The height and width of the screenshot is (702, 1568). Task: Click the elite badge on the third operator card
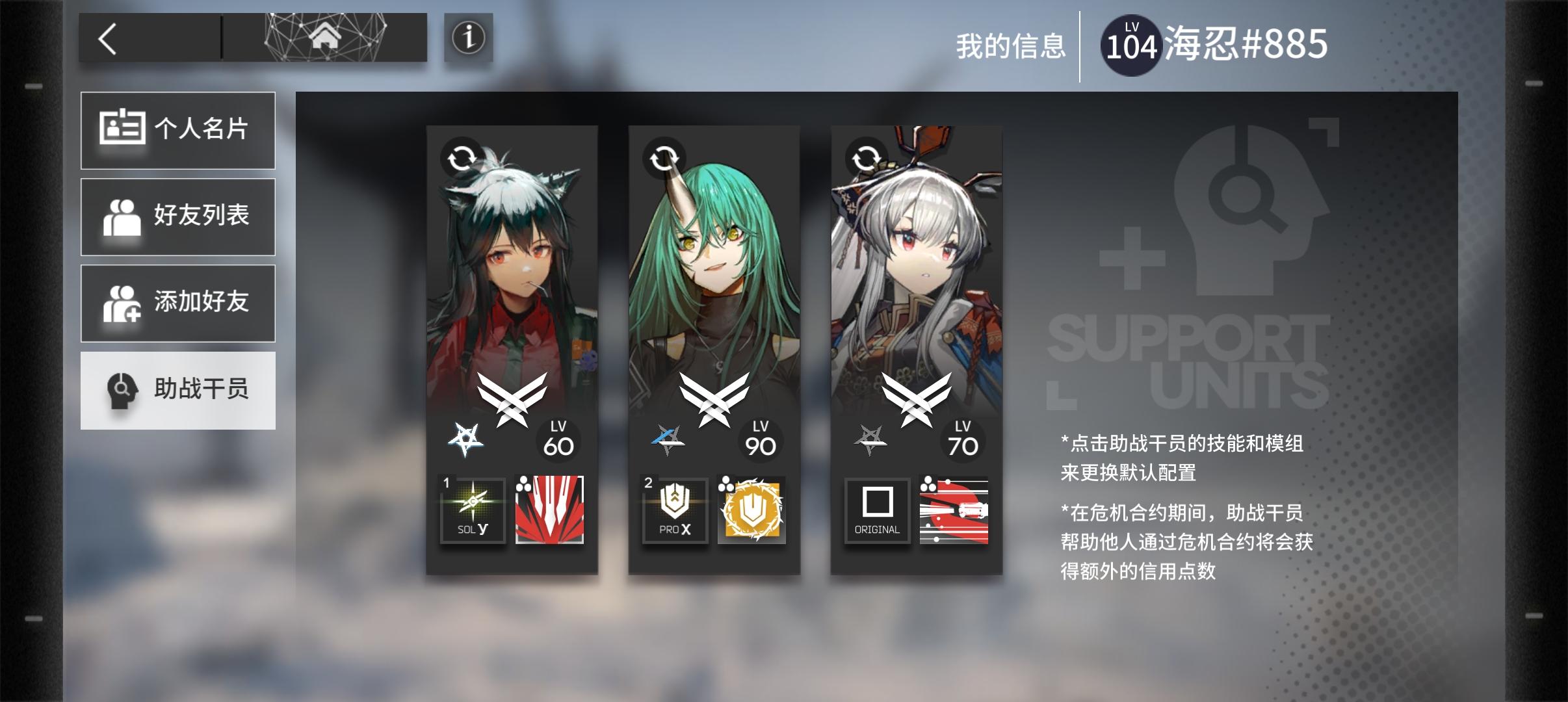869,437
